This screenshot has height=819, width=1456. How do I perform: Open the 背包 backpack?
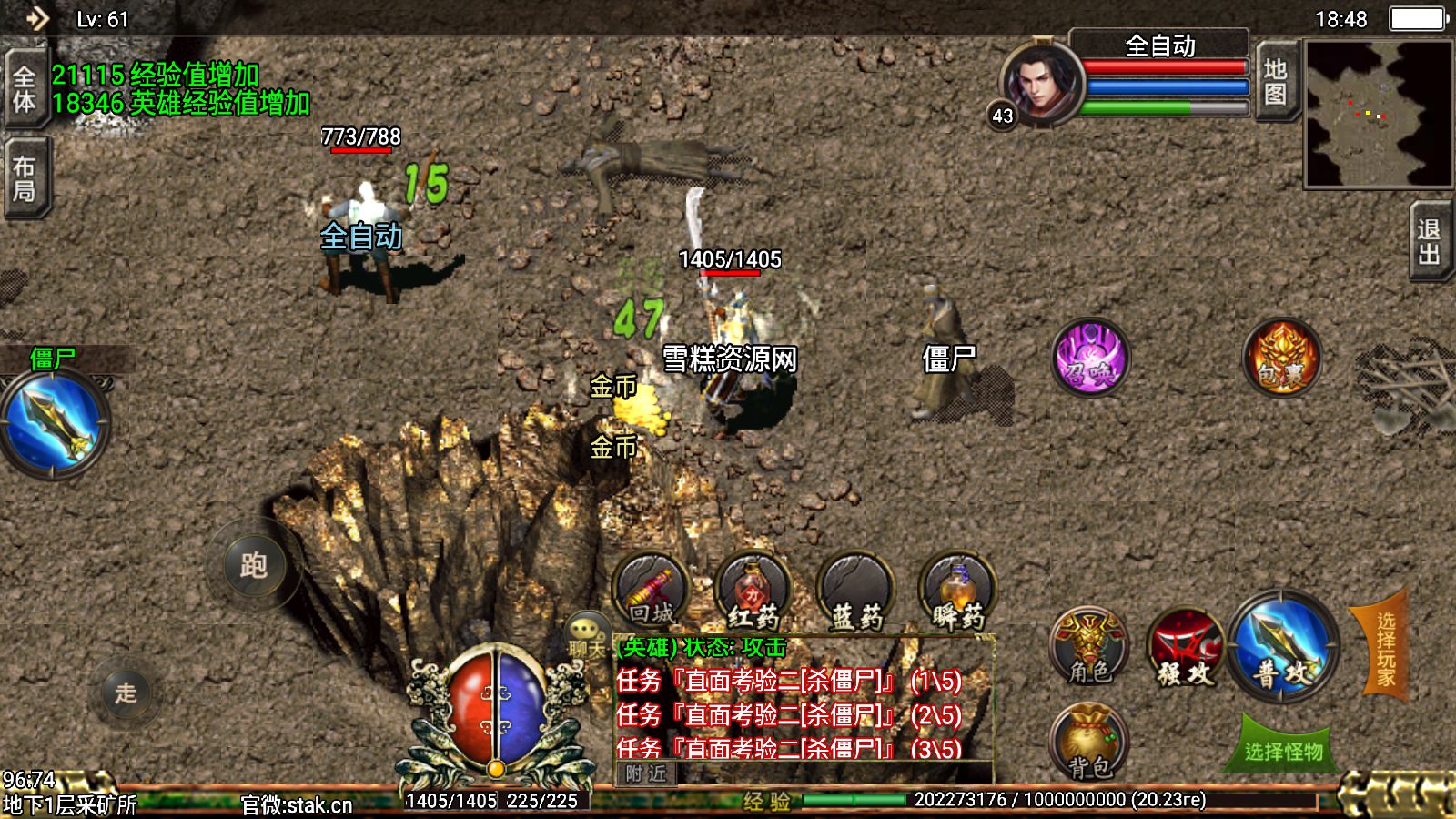coord(1089,743)
